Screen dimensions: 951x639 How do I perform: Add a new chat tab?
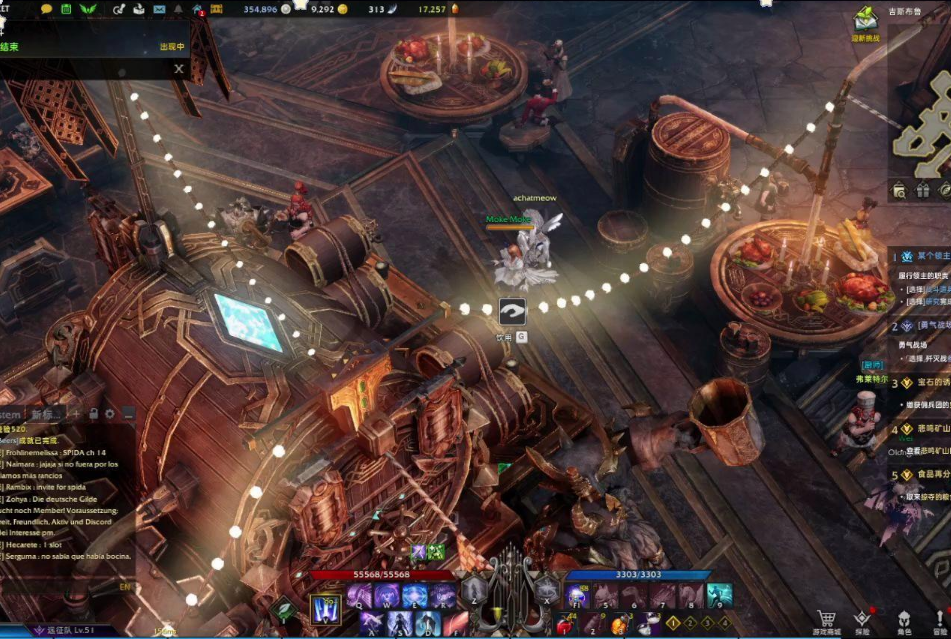[76, 414]
